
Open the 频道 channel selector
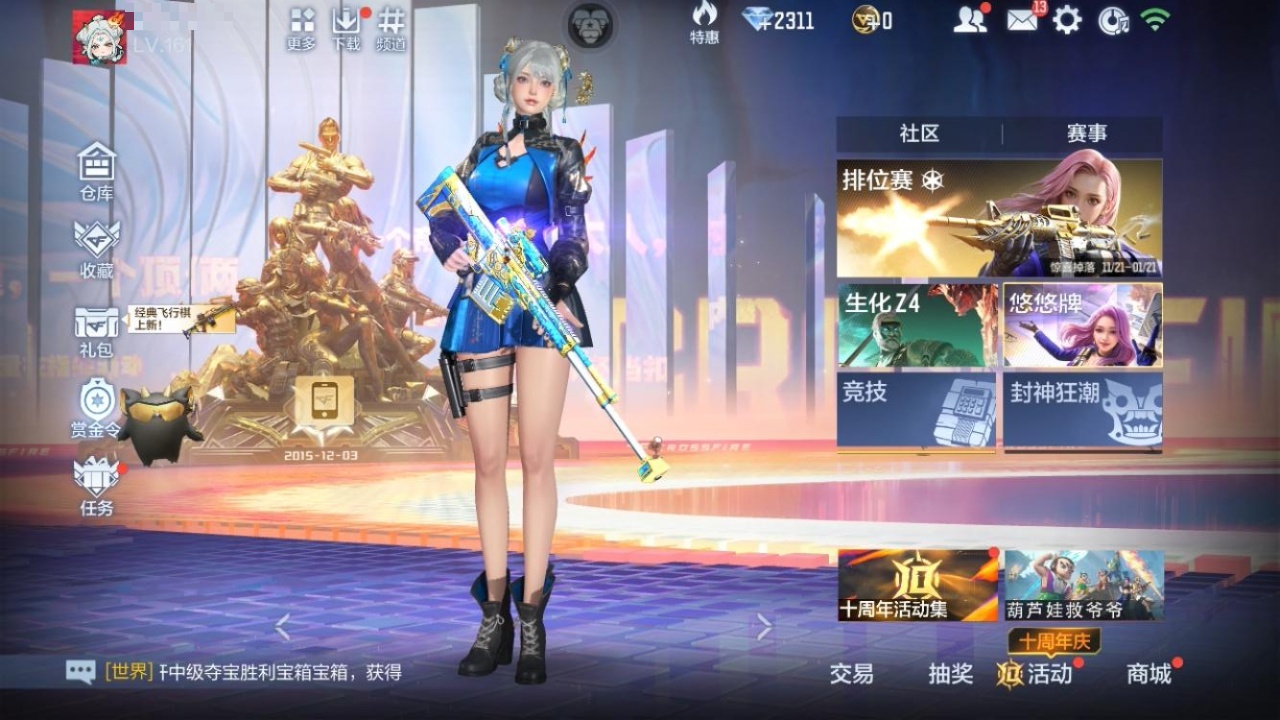click(391, 28)
